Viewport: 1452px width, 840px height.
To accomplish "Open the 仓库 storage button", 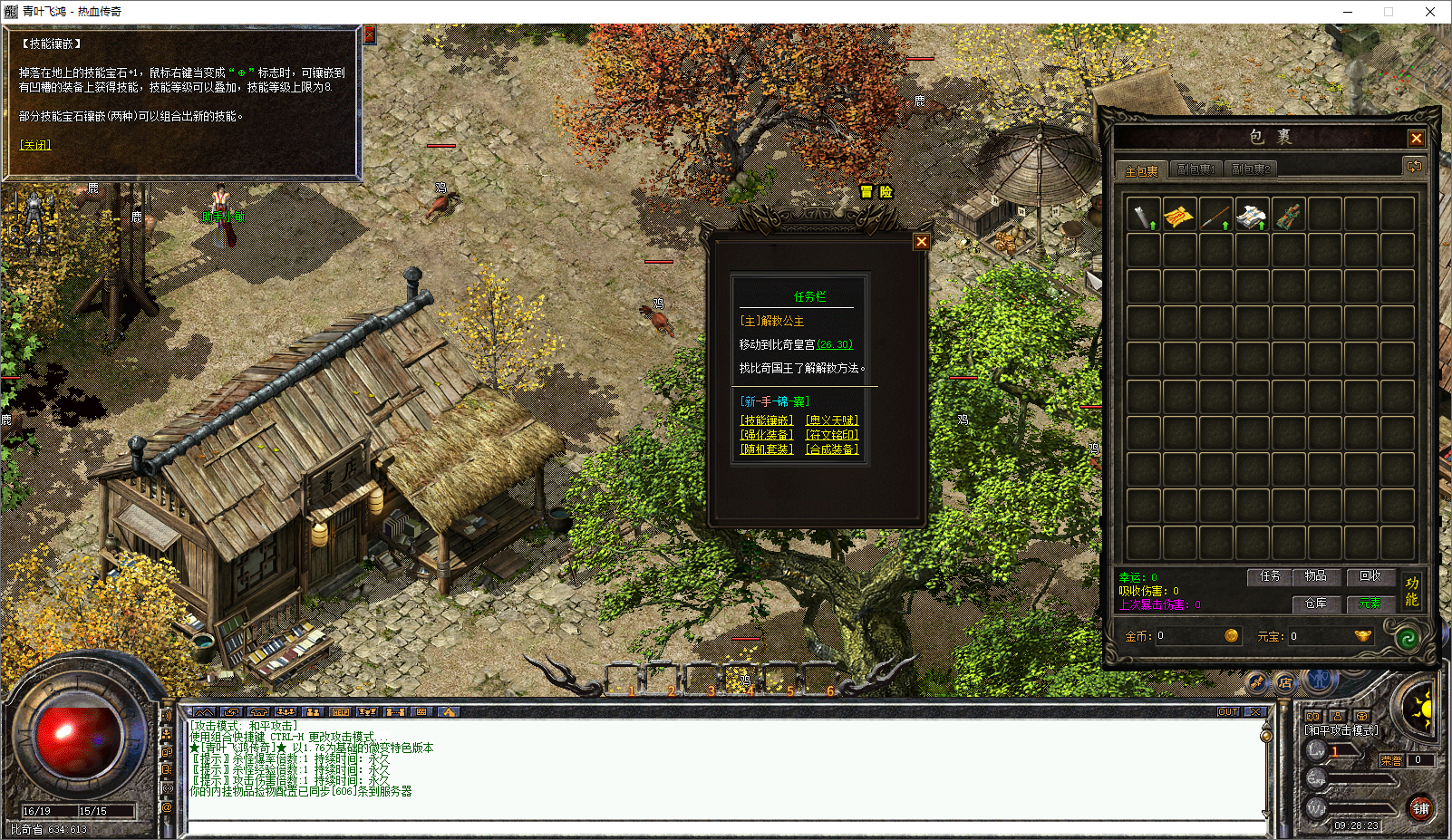I will click(x=1315, y=603).
